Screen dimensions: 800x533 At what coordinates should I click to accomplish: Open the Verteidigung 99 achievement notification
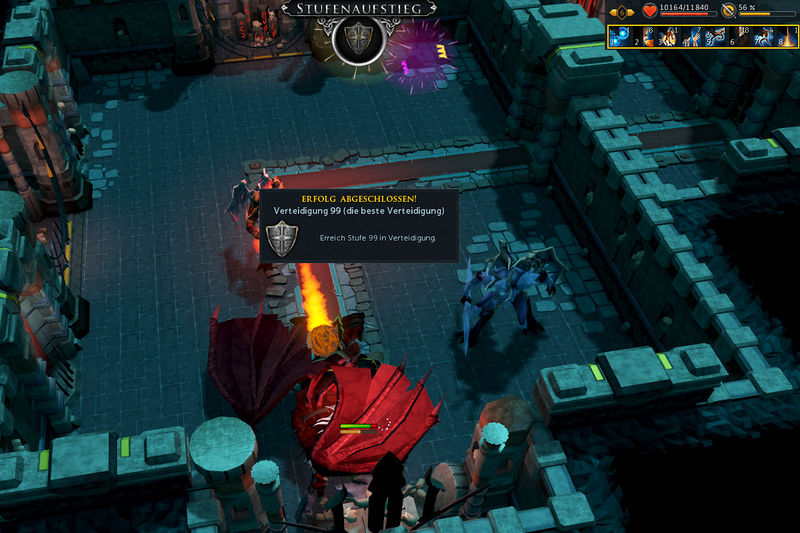(x=359, y=227)
